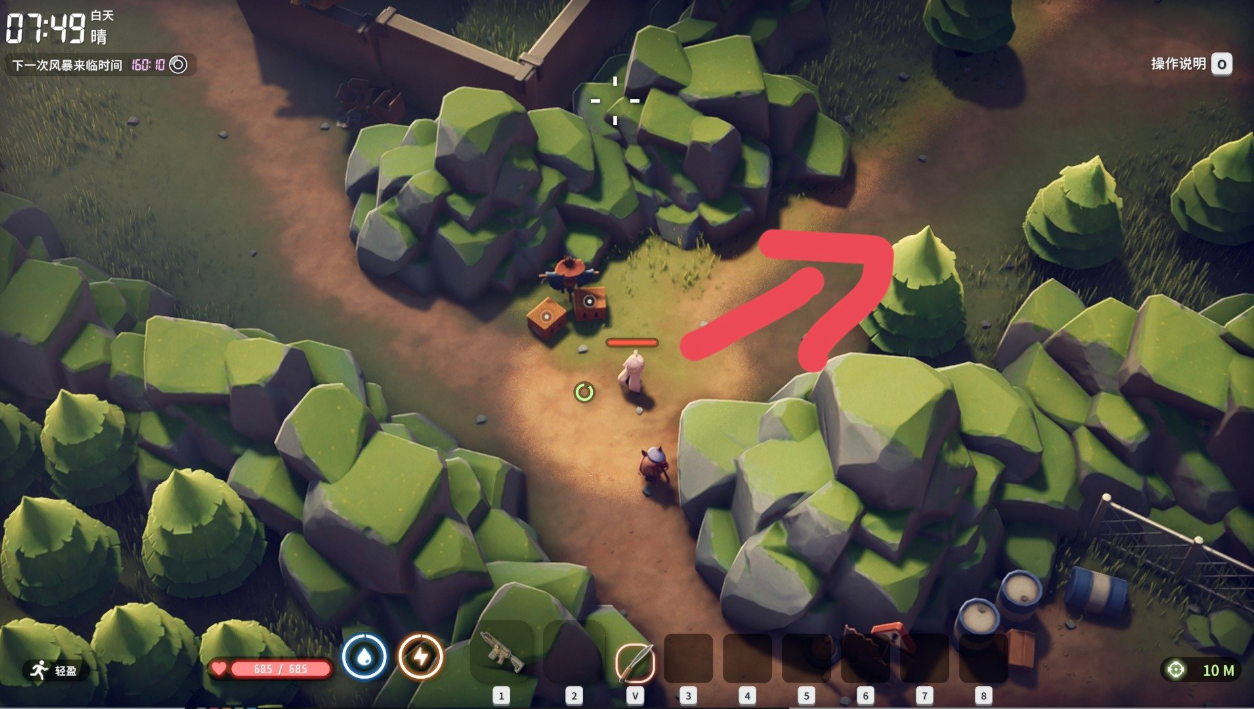The height and width of the screenshot is (709, 1254).
Task: Click the green crosshair range icon
Action: [x=1176, y=670]
